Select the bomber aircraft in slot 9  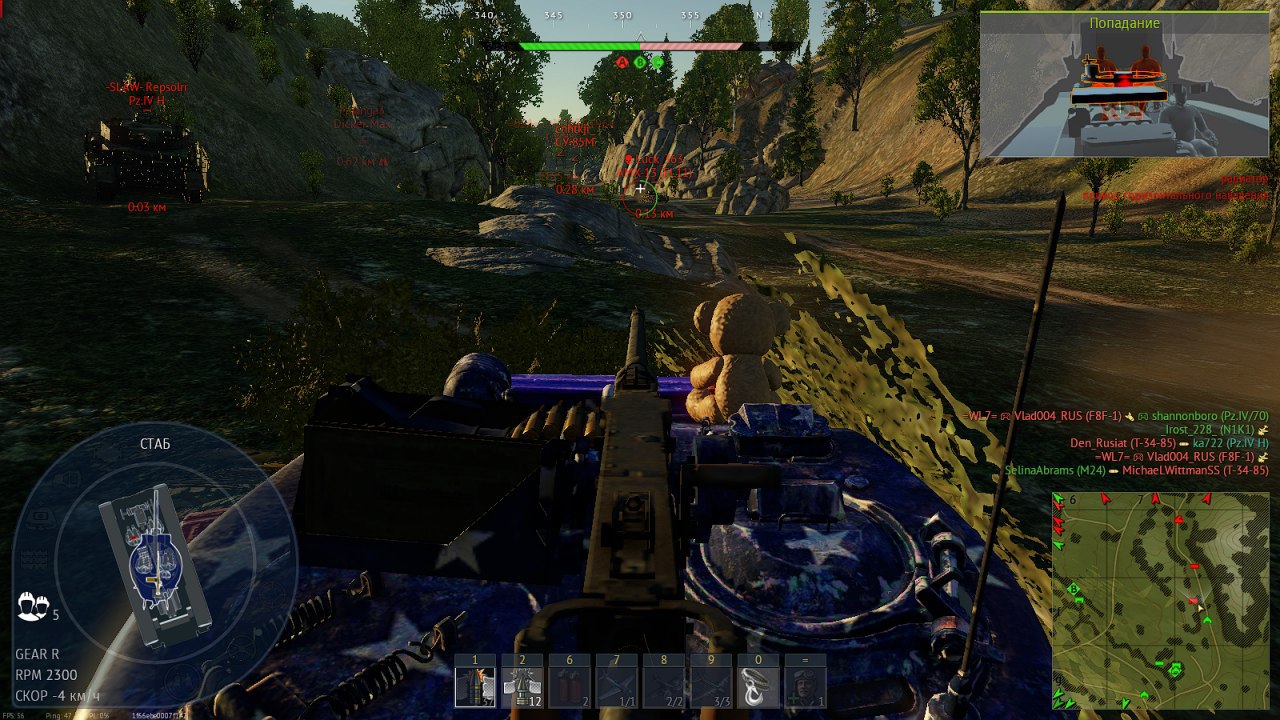click(710, 687)
